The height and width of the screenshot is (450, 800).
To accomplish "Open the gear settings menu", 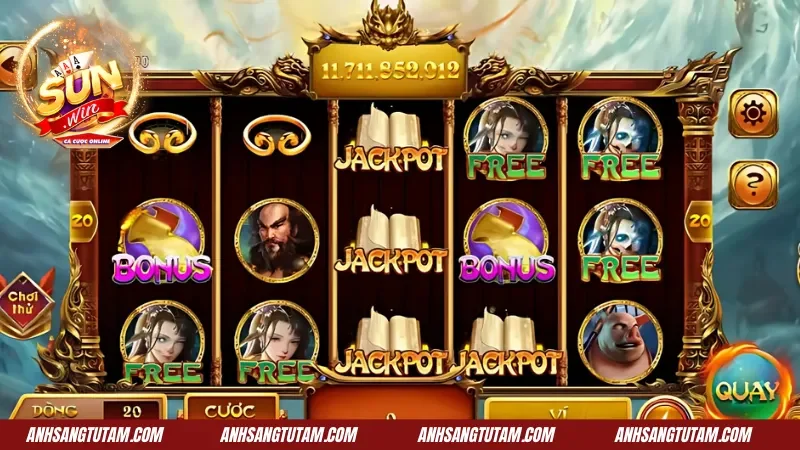I will [752, 114].
